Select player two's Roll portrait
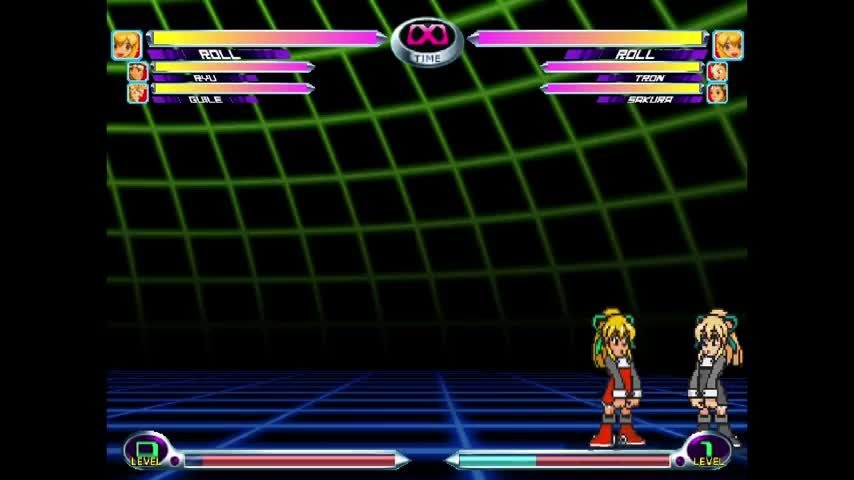Viewport: 854px width, 480px height. [728, 45]
